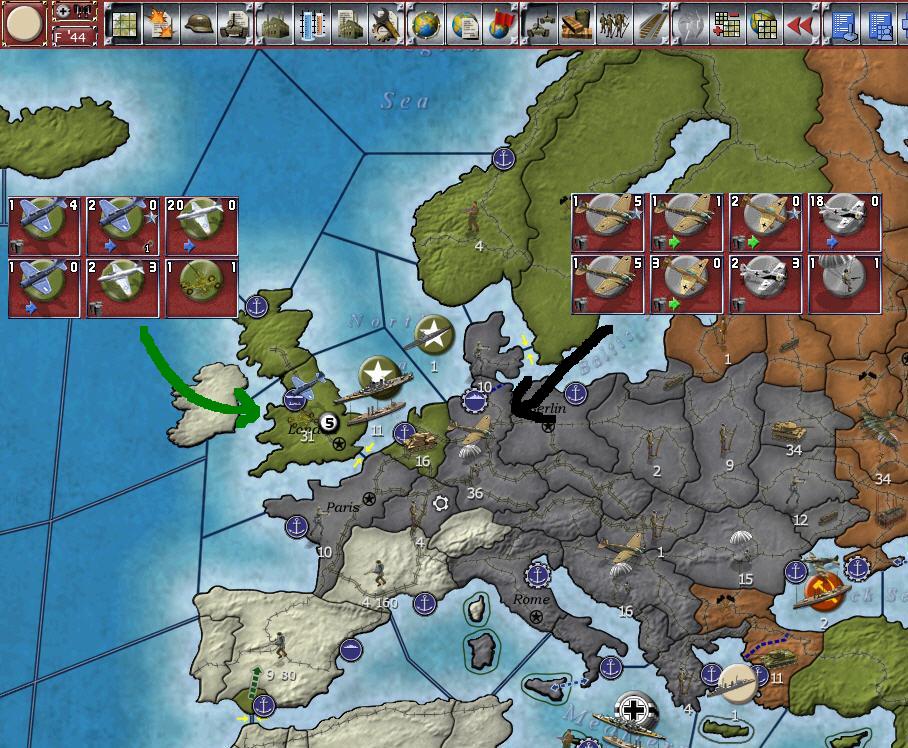Screen dimensions: 908x748
Task: Open the map grid view icon
Action: point(123,23)
